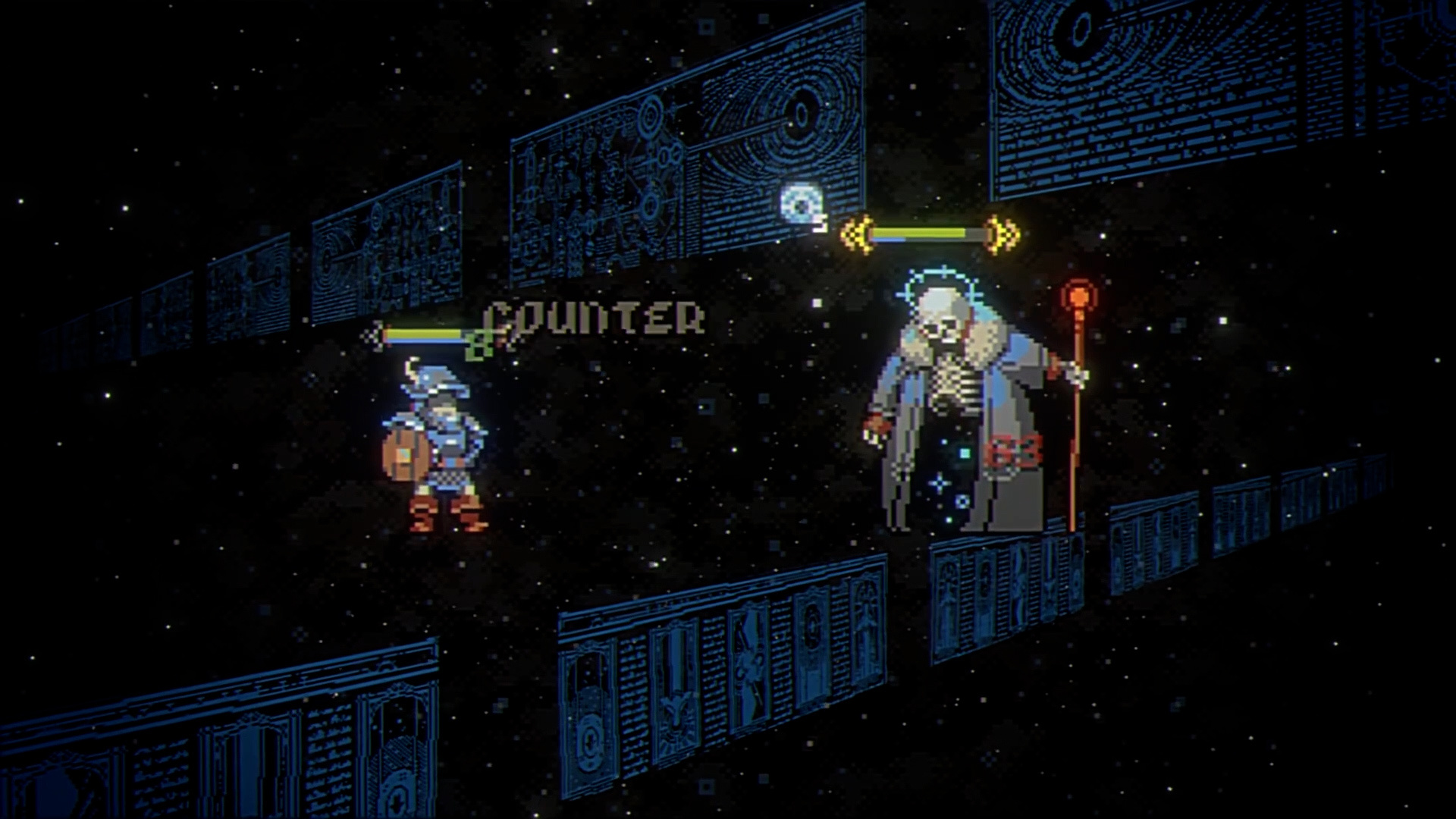Toggle the right yellow arrow on the boss bar
The width and height of the screenshot is (1456, 819).
999,233
